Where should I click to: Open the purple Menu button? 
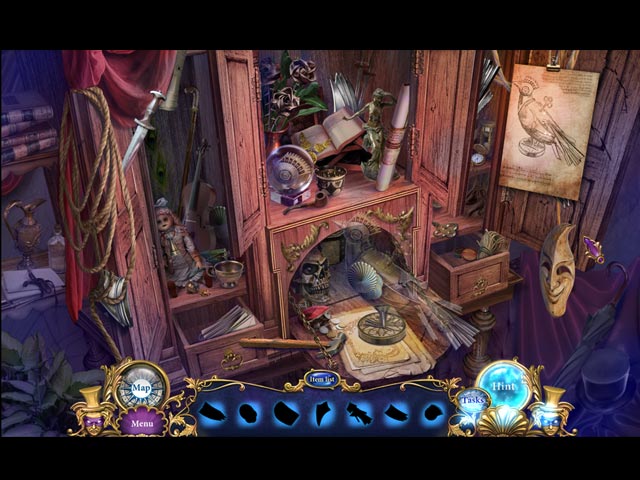[142, 423]
